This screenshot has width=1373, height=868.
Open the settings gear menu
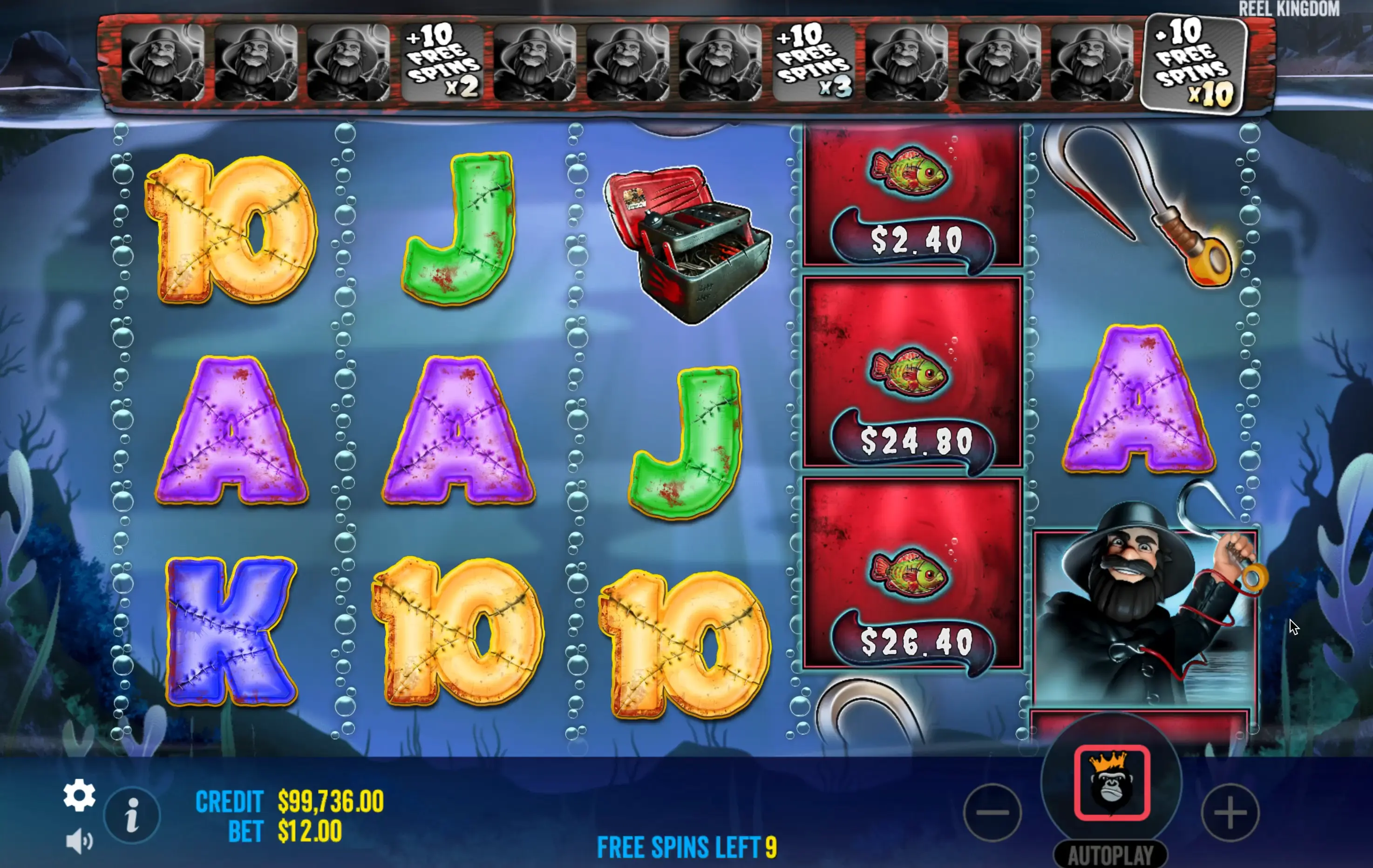tap(79, 795)
